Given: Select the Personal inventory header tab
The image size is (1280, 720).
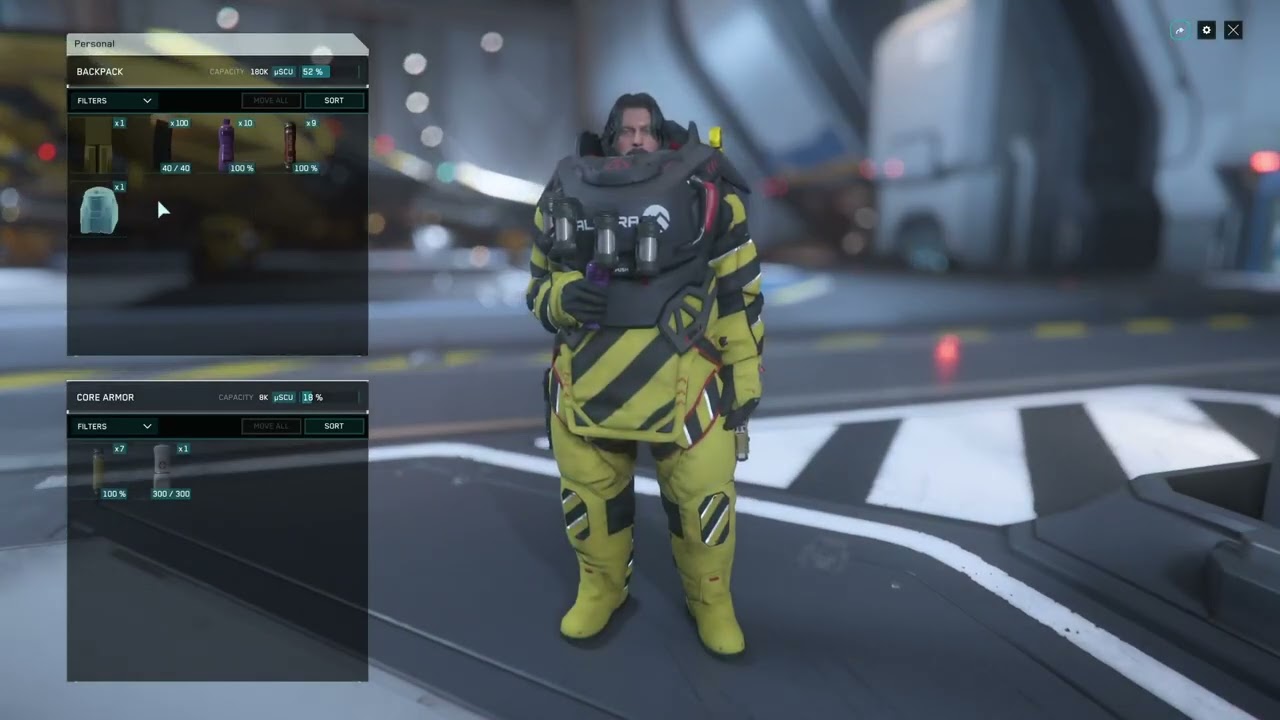Looking at the screenshot, I should tap(95, 44).
